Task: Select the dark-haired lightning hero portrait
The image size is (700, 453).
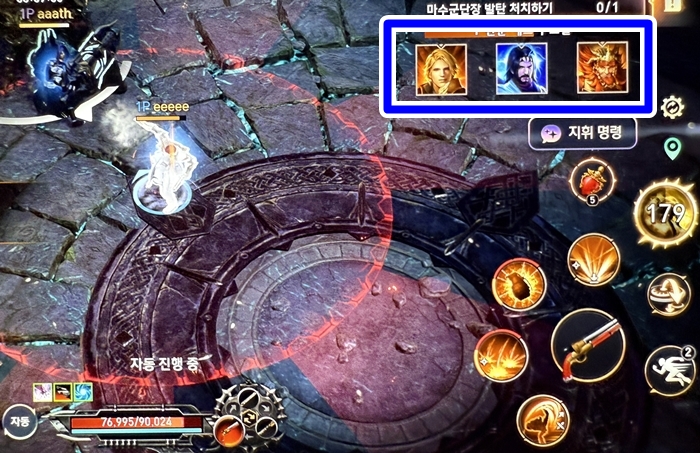Action: pos(521,69)
